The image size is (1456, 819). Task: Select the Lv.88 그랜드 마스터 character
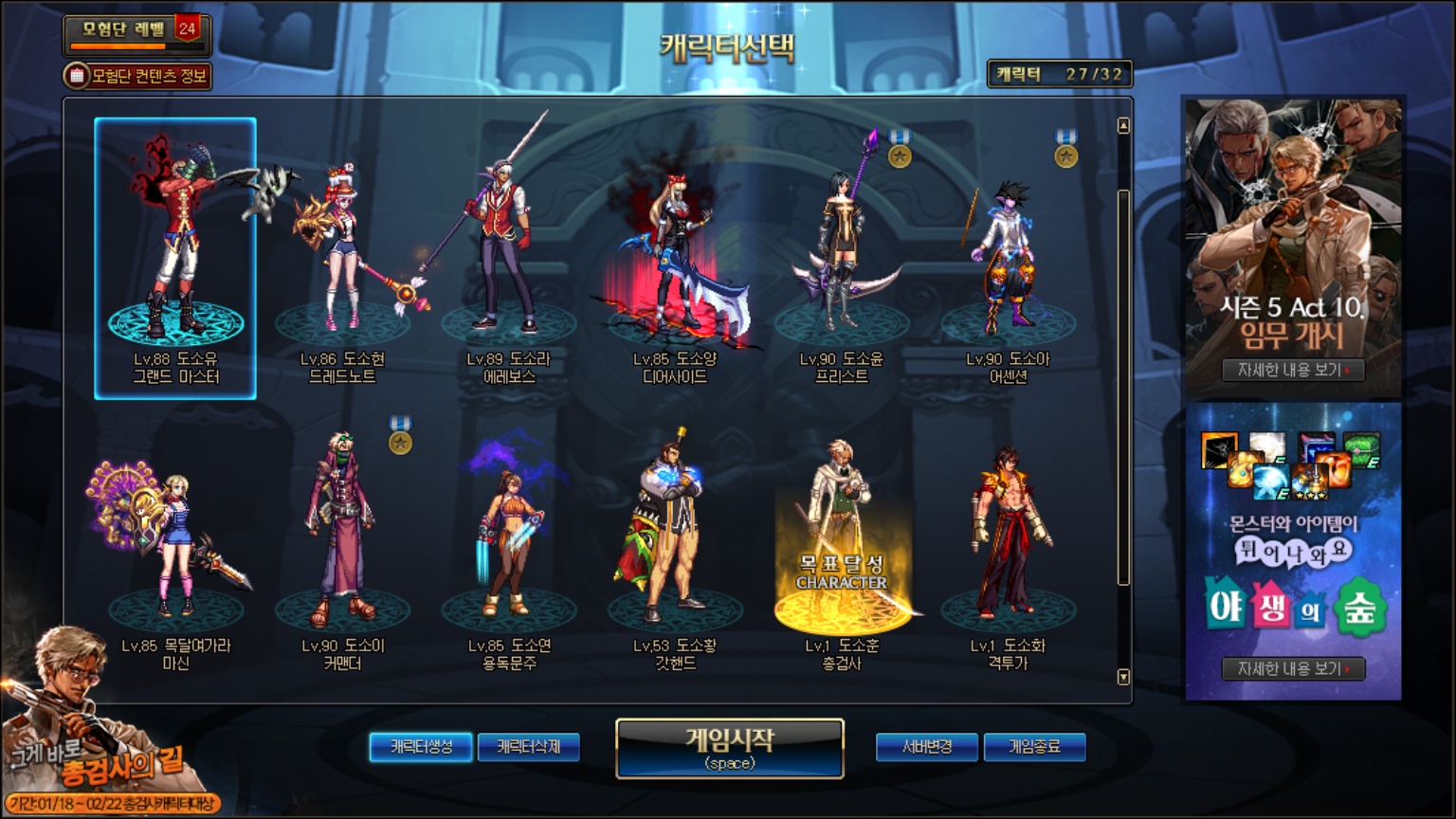click(175, 256)
